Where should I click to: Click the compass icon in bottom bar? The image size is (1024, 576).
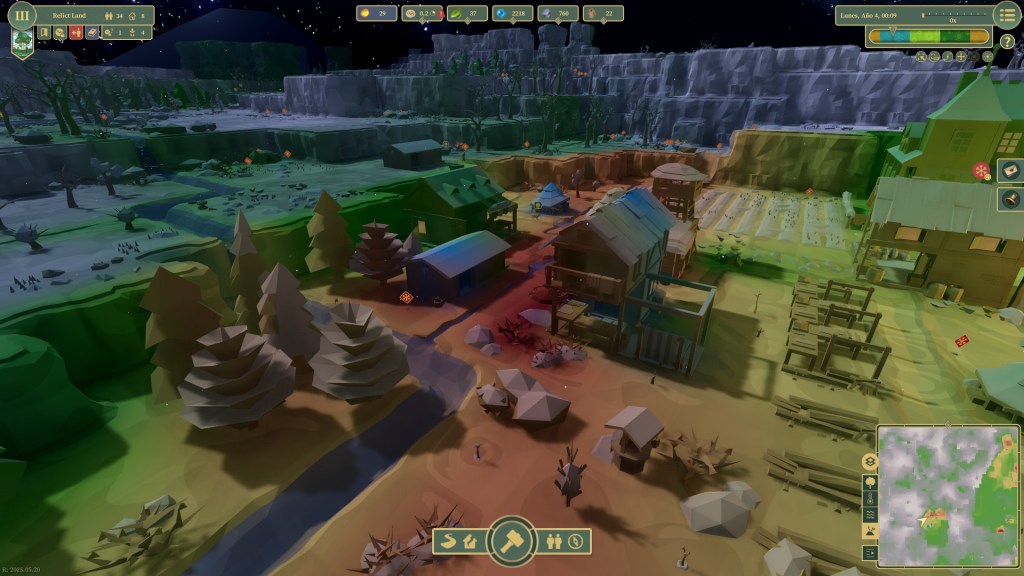(x=575, y=542)
